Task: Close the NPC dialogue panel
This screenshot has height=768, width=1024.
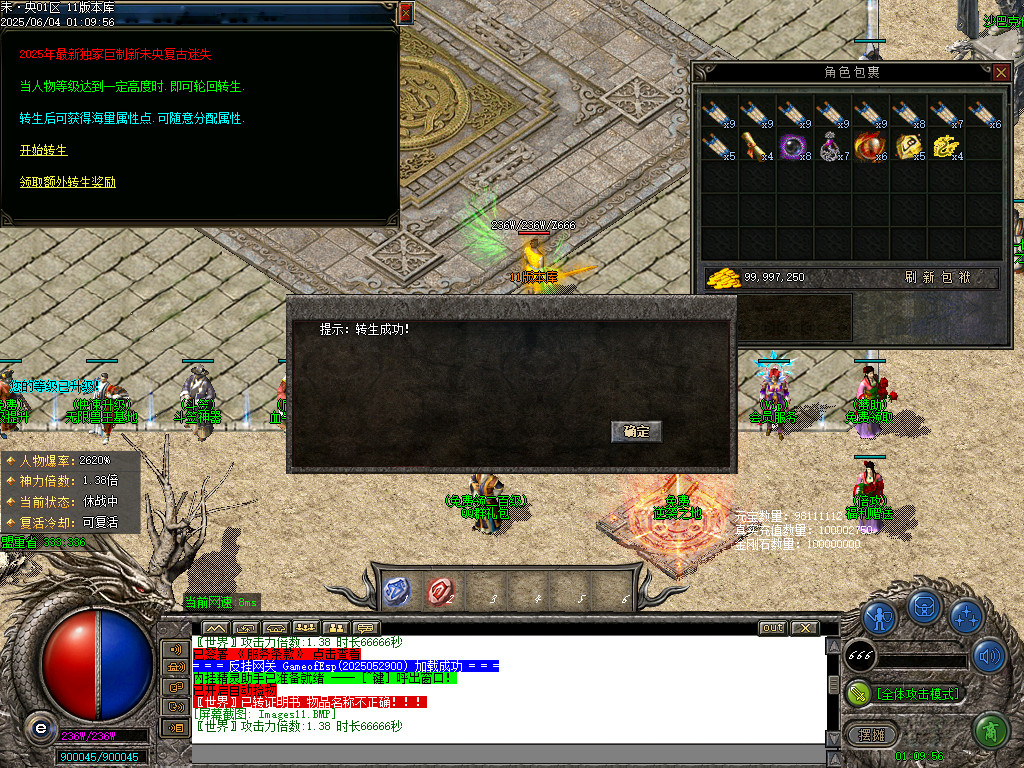Action: pos(405,12)
